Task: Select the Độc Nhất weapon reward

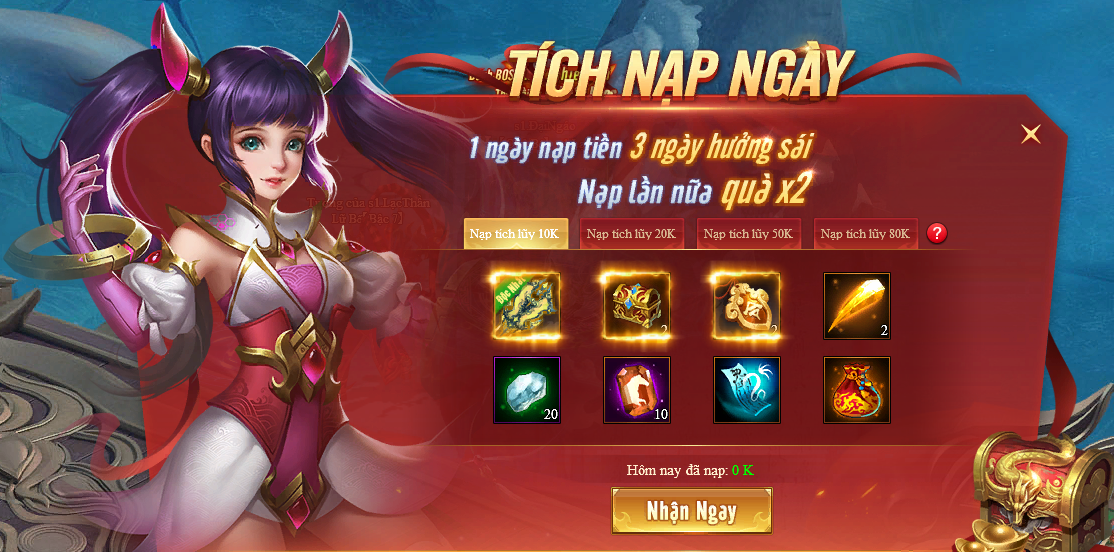Action: [x=527, y=305]
